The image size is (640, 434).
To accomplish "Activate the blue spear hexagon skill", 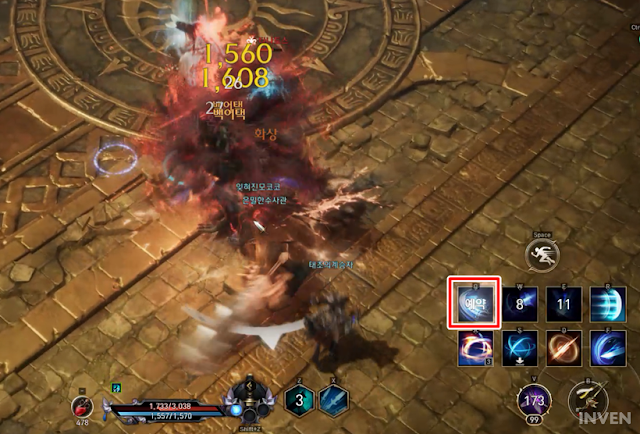I will 333,399.
